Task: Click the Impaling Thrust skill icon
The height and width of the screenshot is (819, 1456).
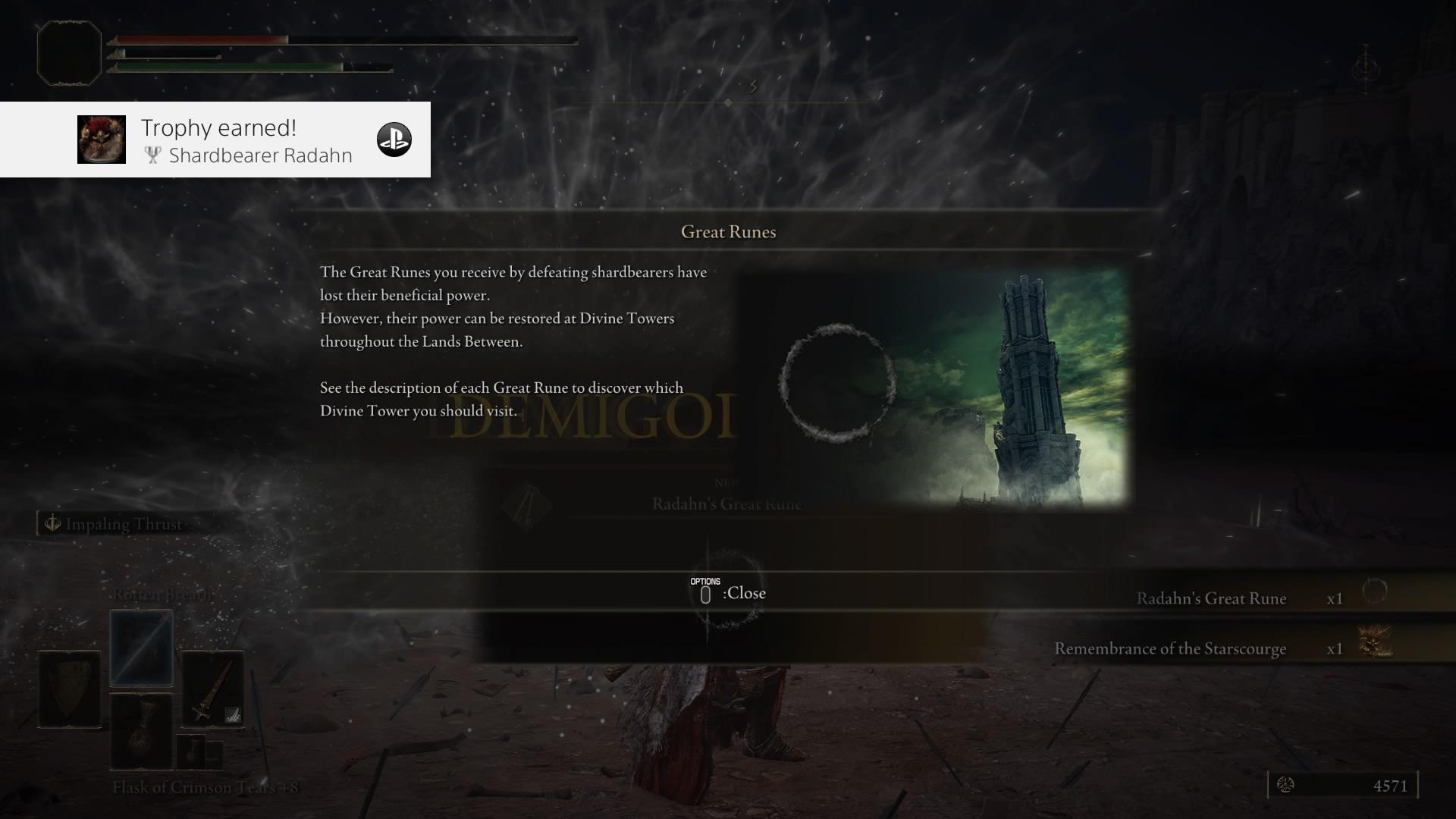Action: tap(52, 522)
